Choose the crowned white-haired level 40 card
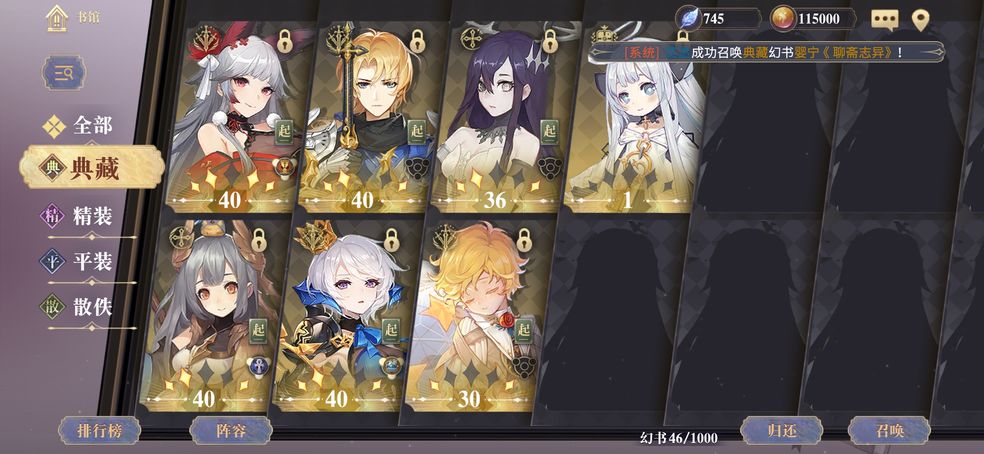 341,315
